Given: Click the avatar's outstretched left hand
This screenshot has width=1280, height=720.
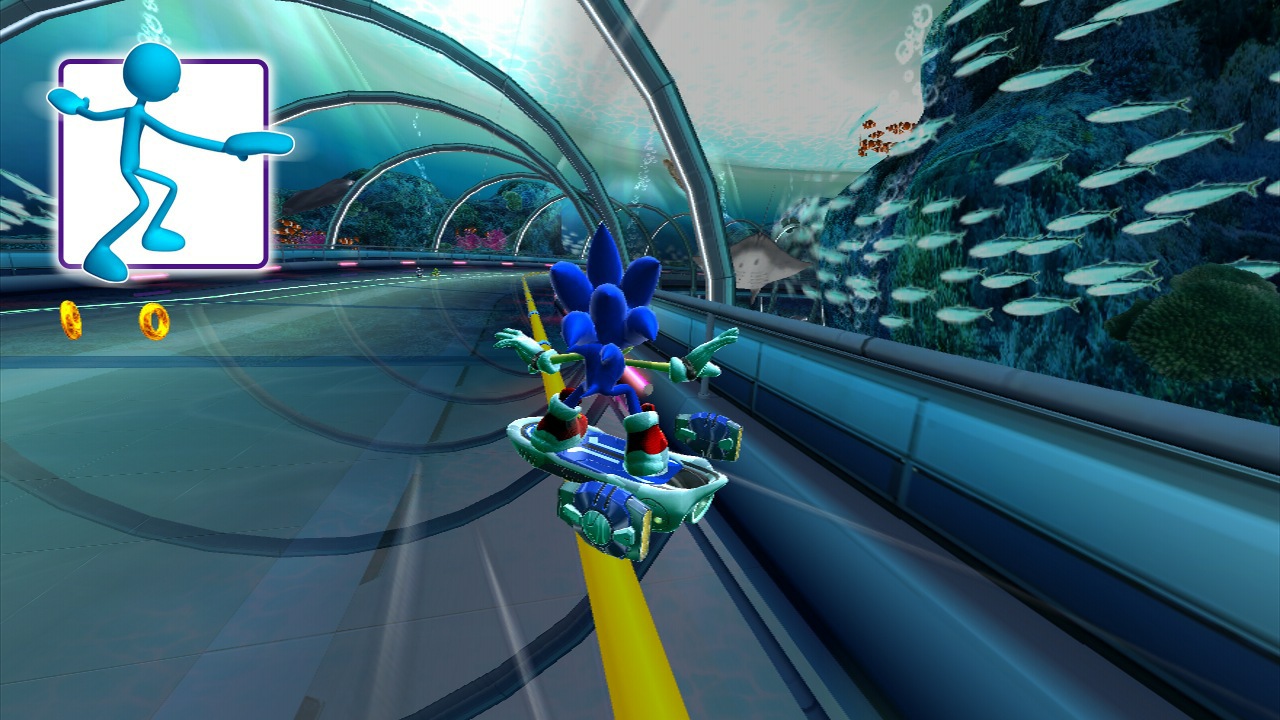Looking at the screenshot, I should point(67,100).
